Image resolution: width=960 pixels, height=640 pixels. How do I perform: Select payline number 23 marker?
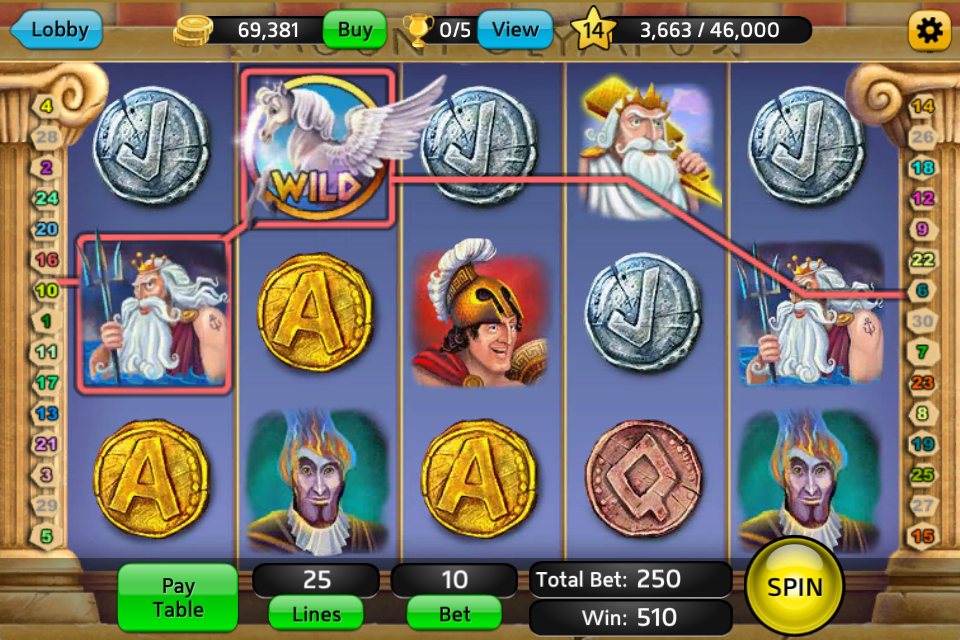[922, 383]
